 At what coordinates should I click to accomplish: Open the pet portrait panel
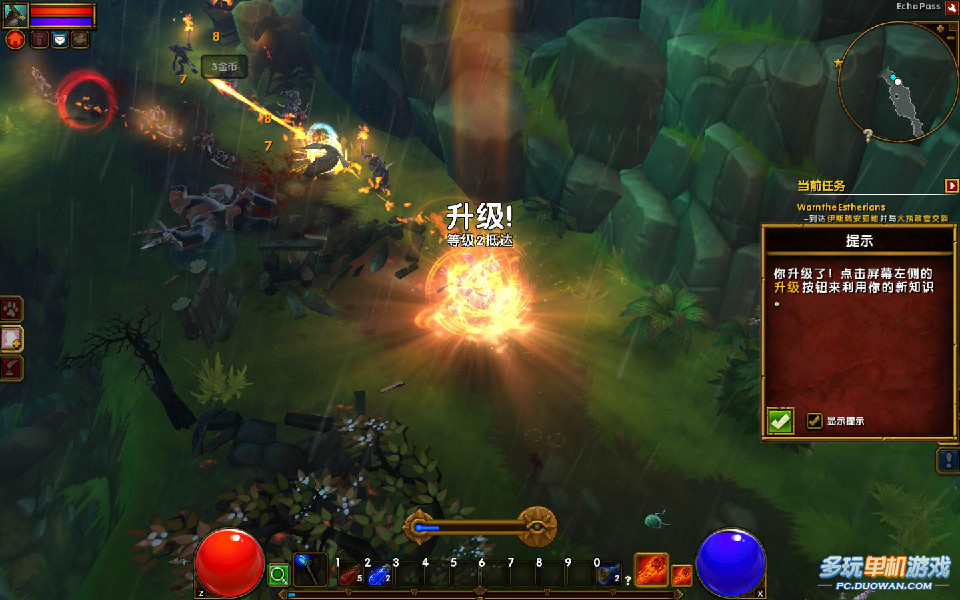click(x=15, y=15)
